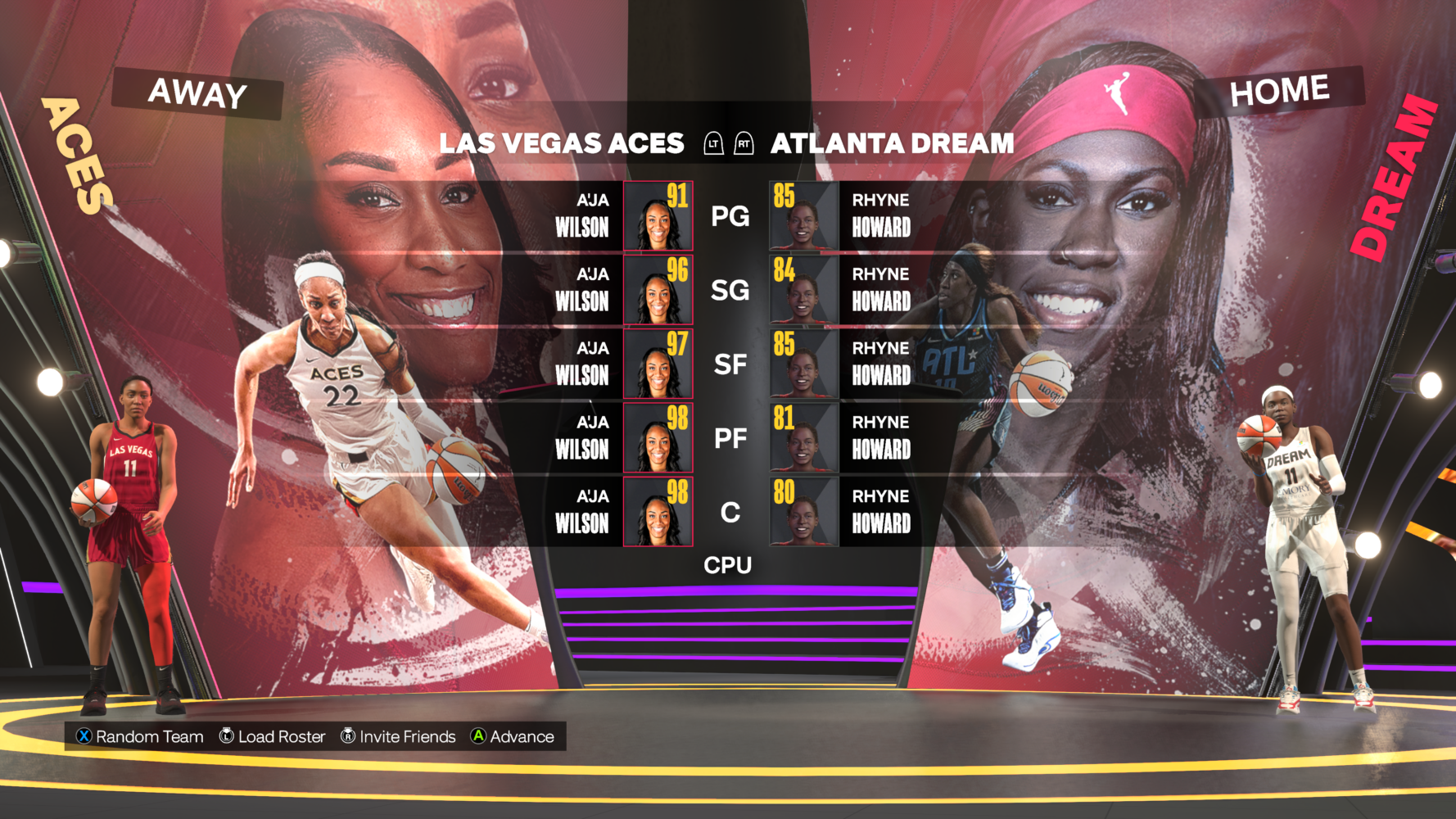Select the CPU slot under the lineup

pyautogui.click(x=729, y=564)
